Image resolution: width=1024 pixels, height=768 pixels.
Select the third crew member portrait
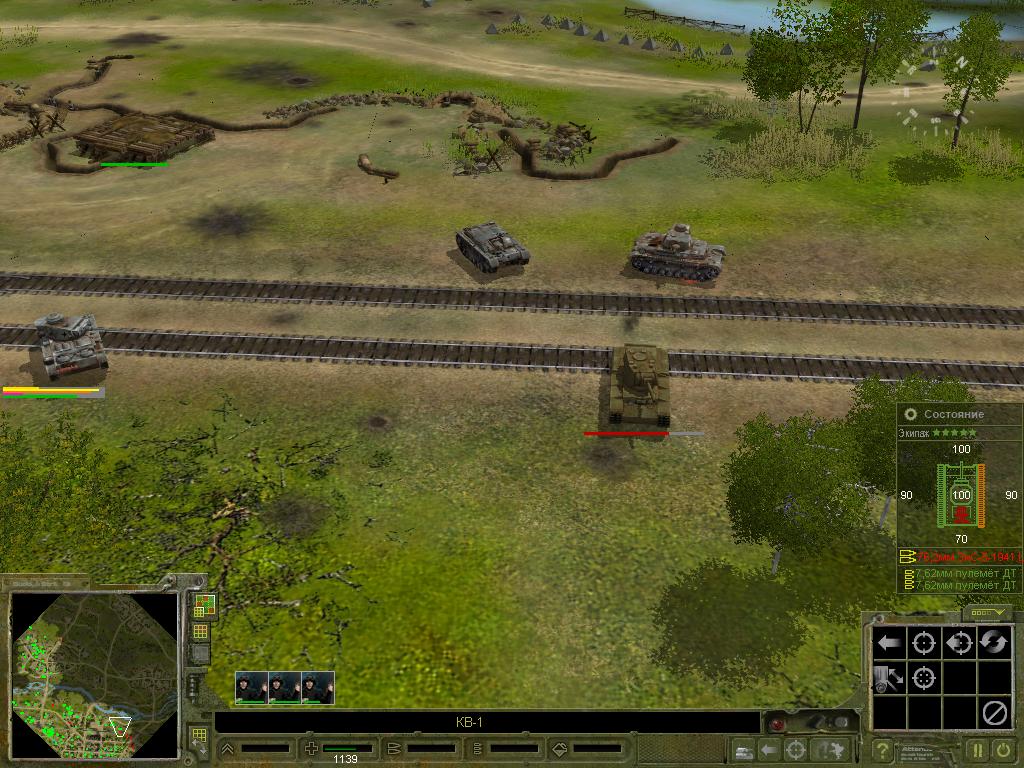(318, 687)
